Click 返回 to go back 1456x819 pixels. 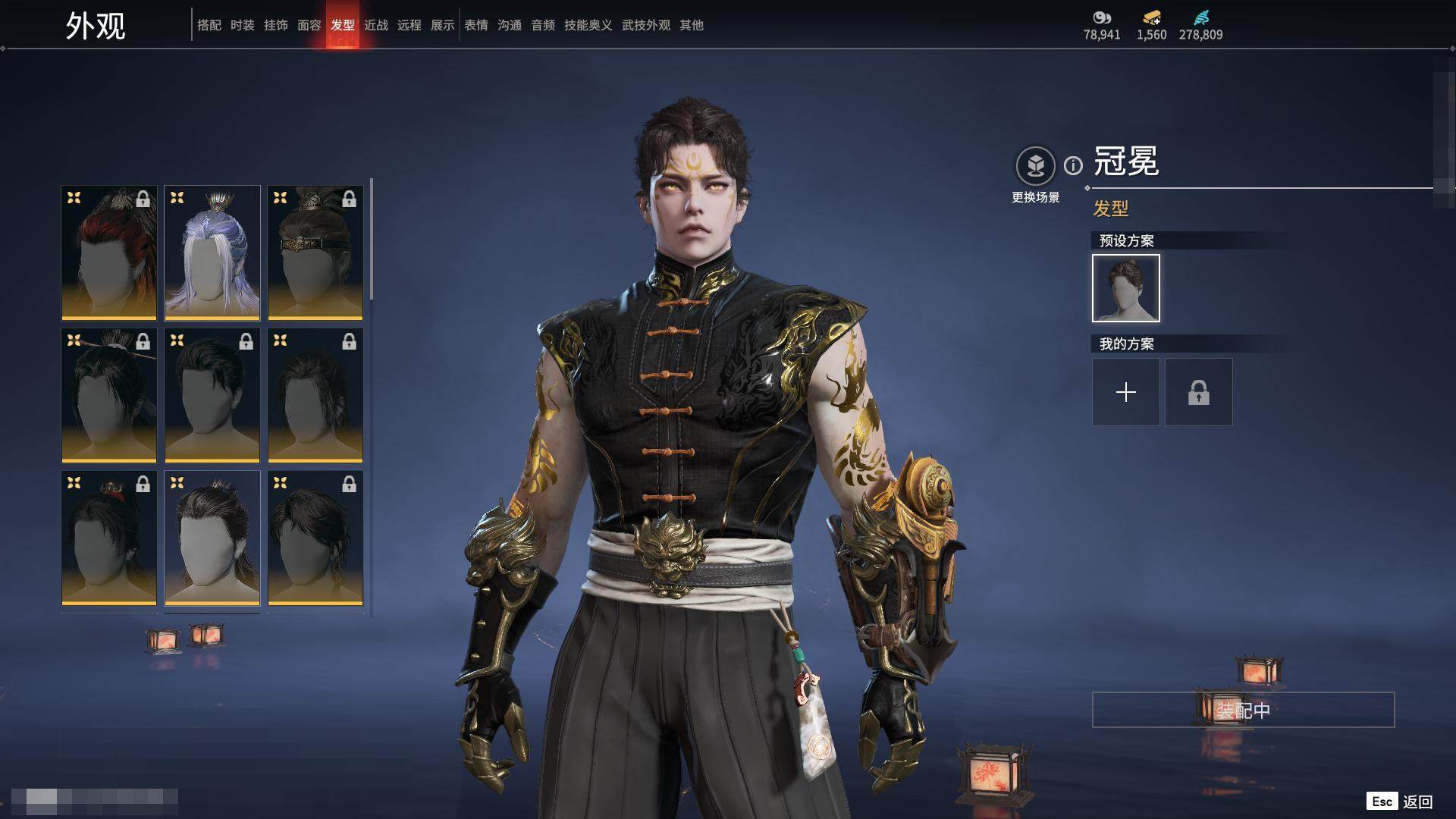(1417, 802)
